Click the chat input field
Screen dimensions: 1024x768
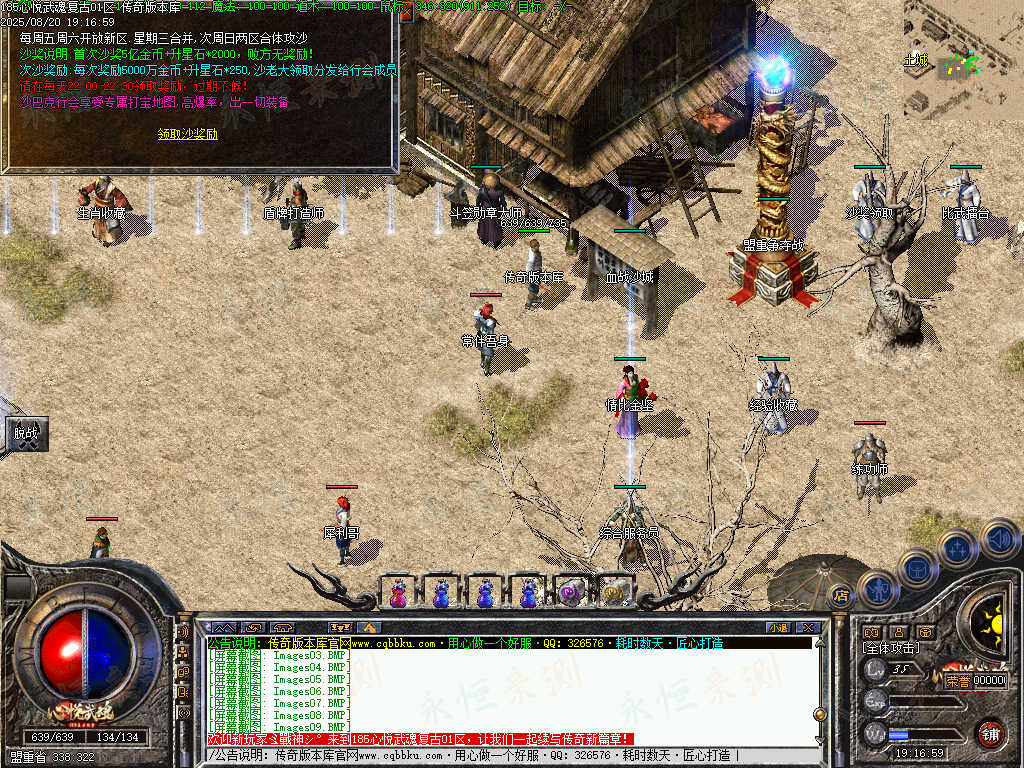[x=500, y=756]
